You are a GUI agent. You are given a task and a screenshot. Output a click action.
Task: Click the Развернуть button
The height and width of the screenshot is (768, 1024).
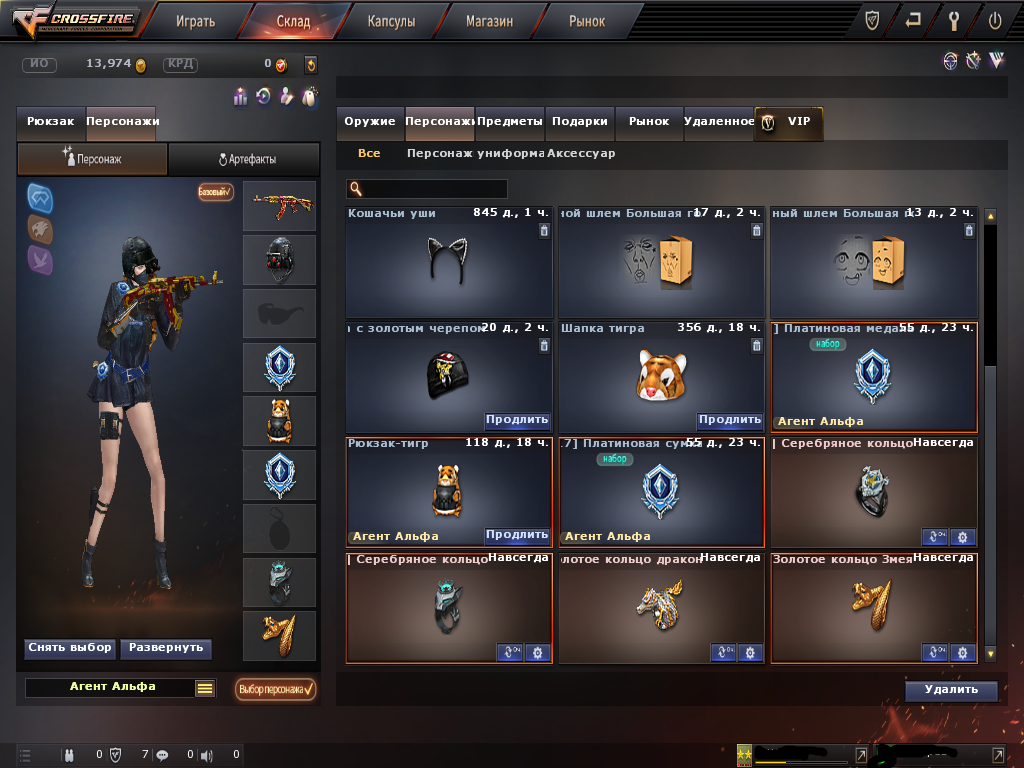165,648
